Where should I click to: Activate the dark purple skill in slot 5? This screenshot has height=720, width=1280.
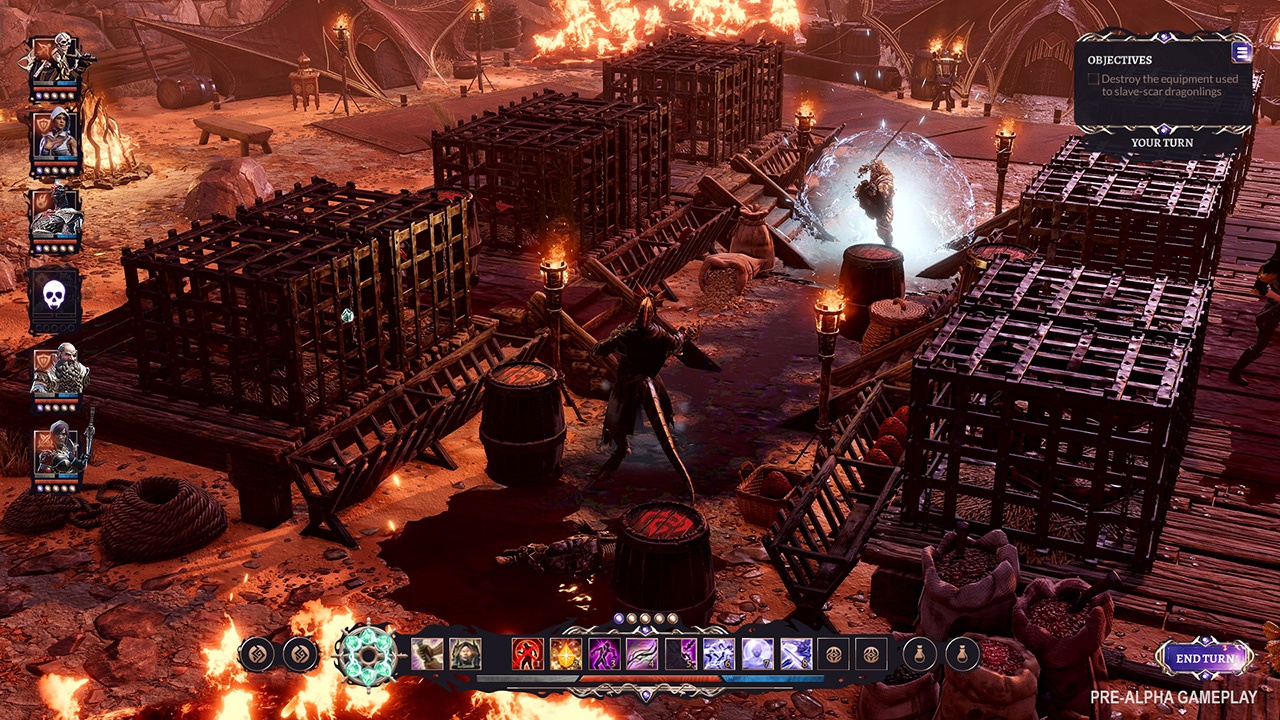click(x=681, y=654)
